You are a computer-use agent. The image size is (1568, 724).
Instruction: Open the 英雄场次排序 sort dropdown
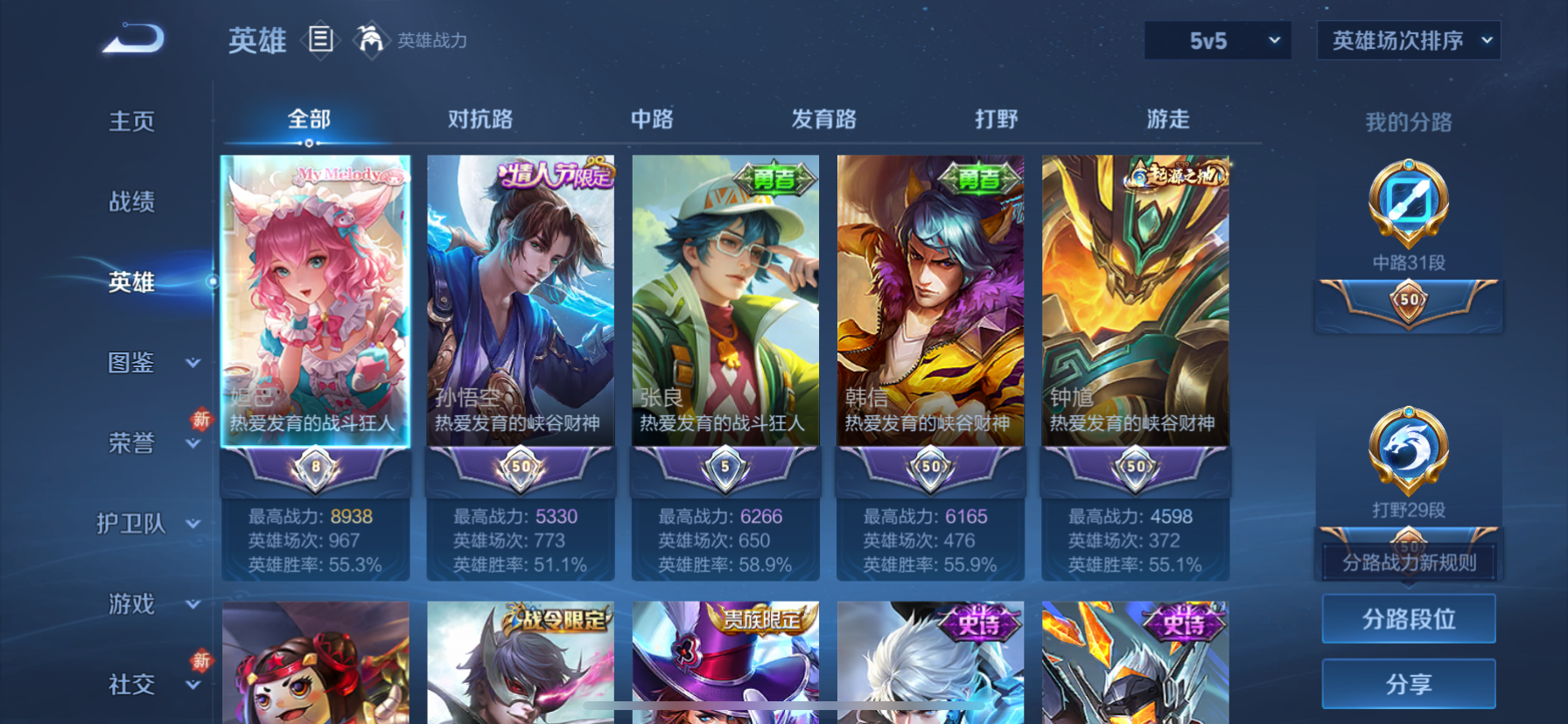pyautogui.click(x=1408, y=40)
